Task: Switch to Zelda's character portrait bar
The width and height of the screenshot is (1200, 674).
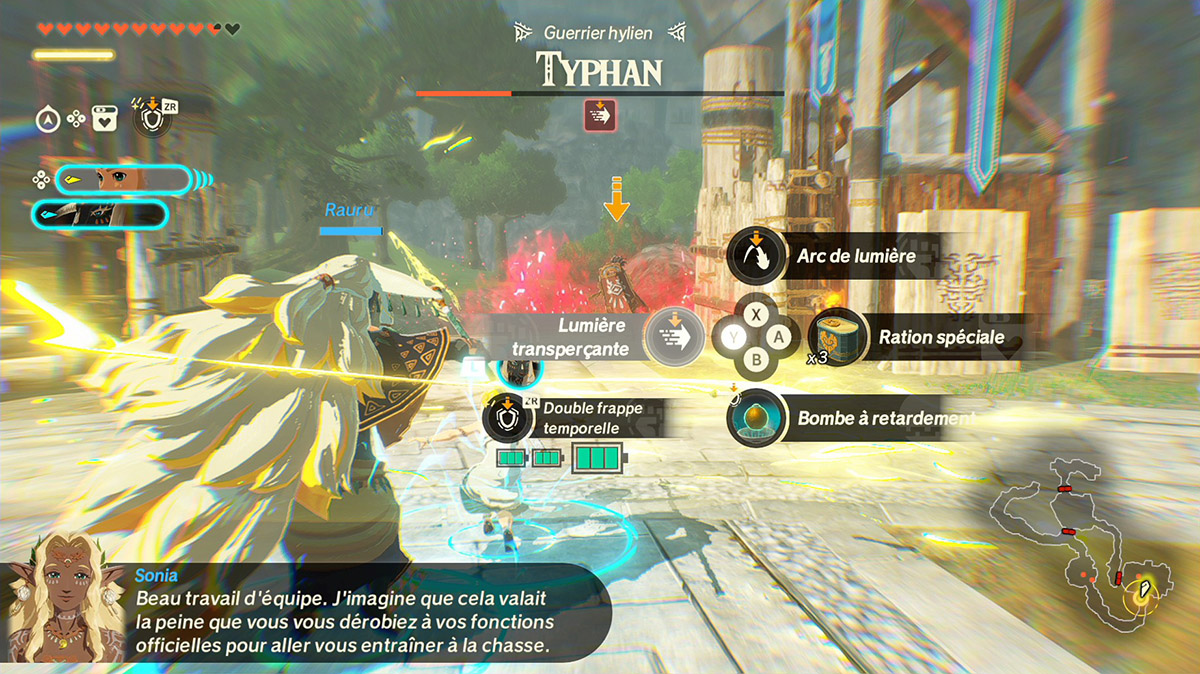Action: coord(122,180)
